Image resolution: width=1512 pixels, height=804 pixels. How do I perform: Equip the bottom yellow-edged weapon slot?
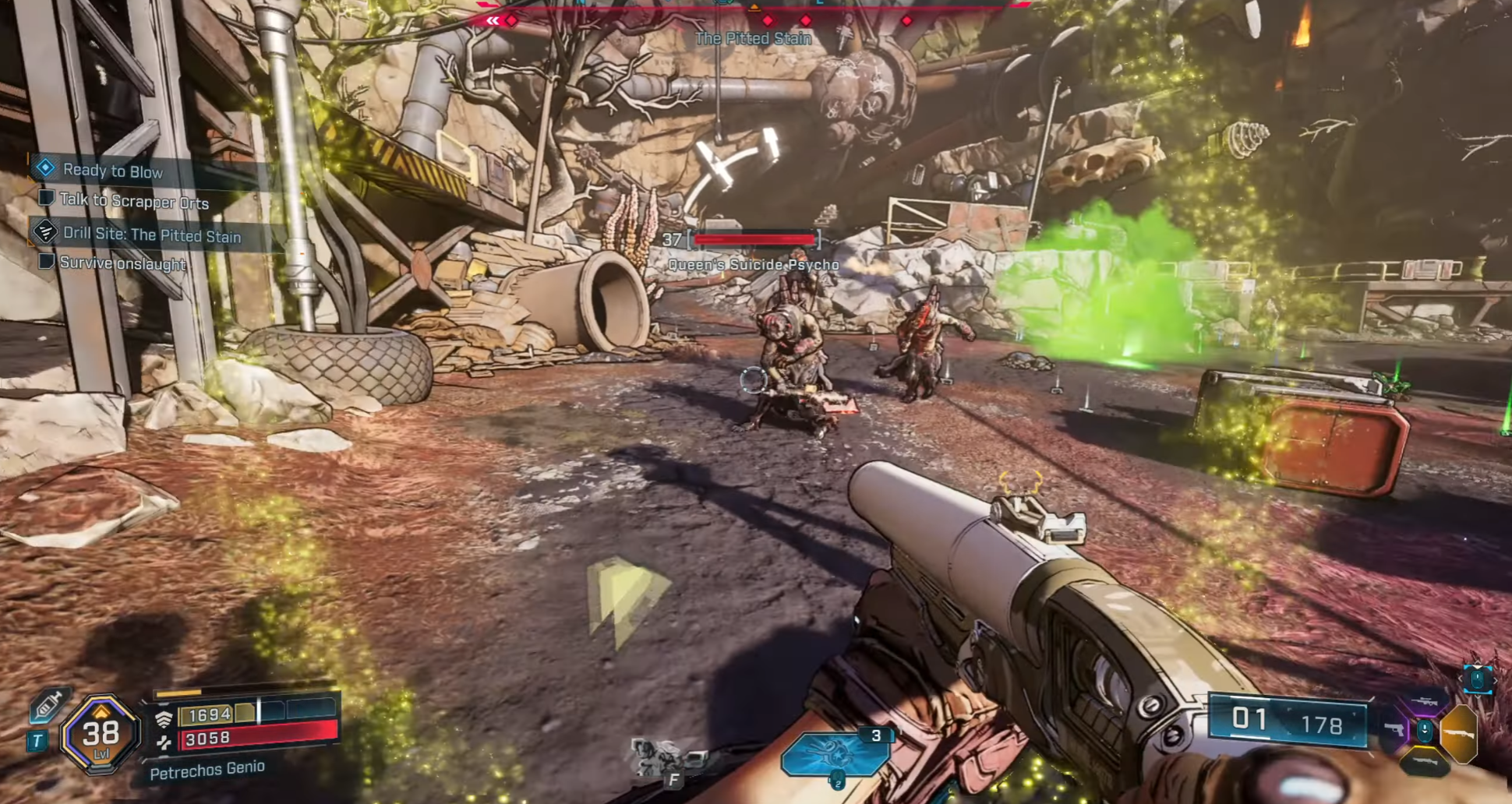(1425, 761)
